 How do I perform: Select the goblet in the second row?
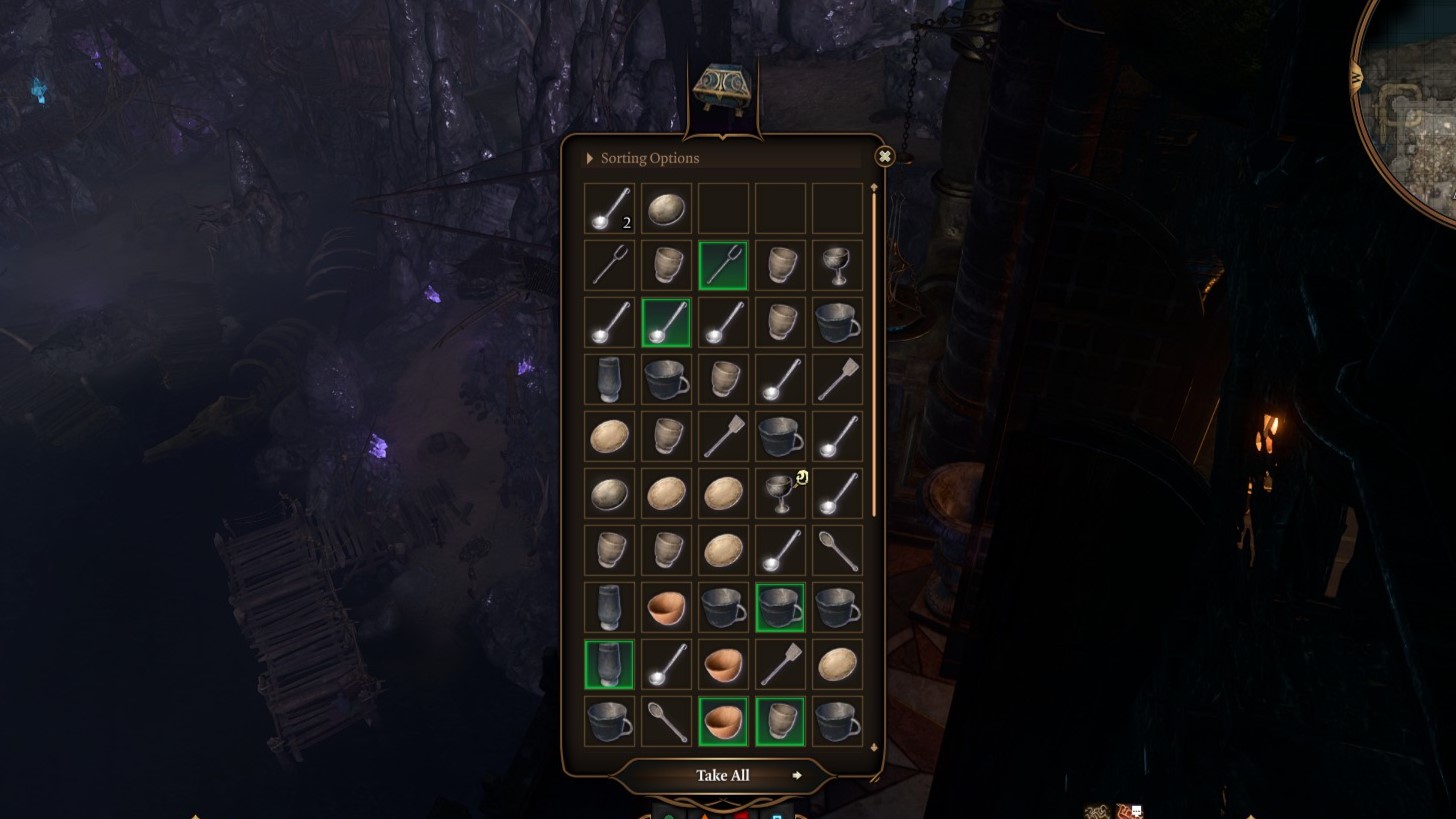[836, 264]
